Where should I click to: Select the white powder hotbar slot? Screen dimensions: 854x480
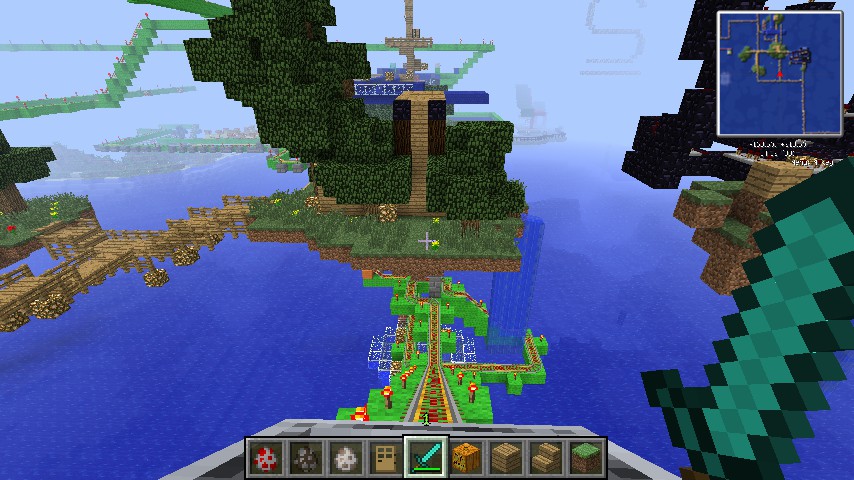(347, 458)
